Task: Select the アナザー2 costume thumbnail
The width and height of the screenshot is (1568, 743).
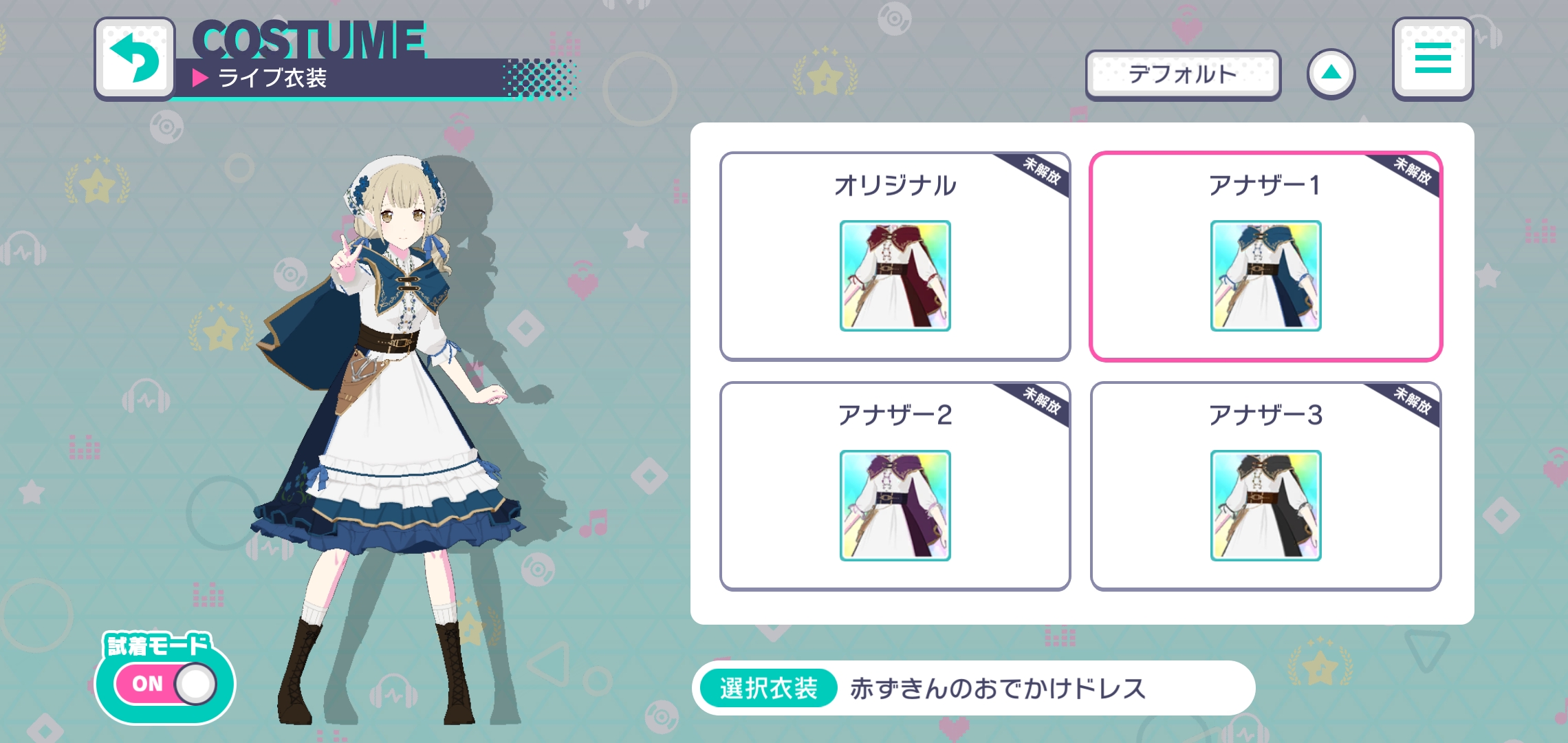Action: [x=894, y=506]
